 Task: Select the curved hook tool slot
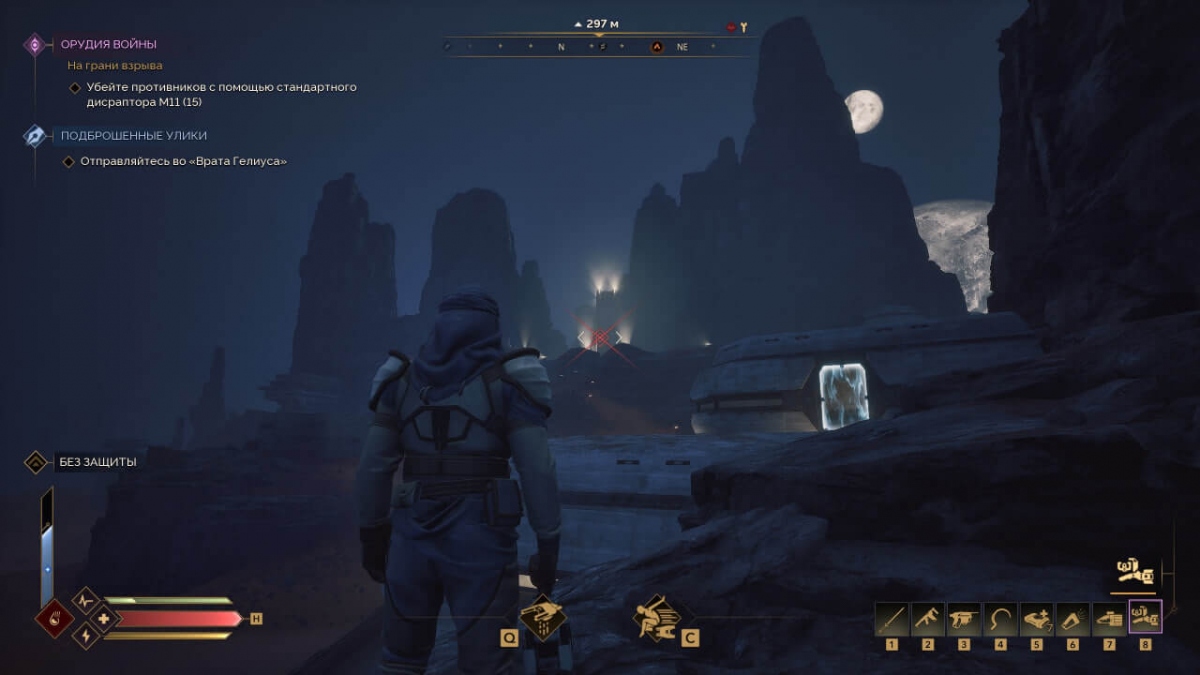[x=1000, y=619]
